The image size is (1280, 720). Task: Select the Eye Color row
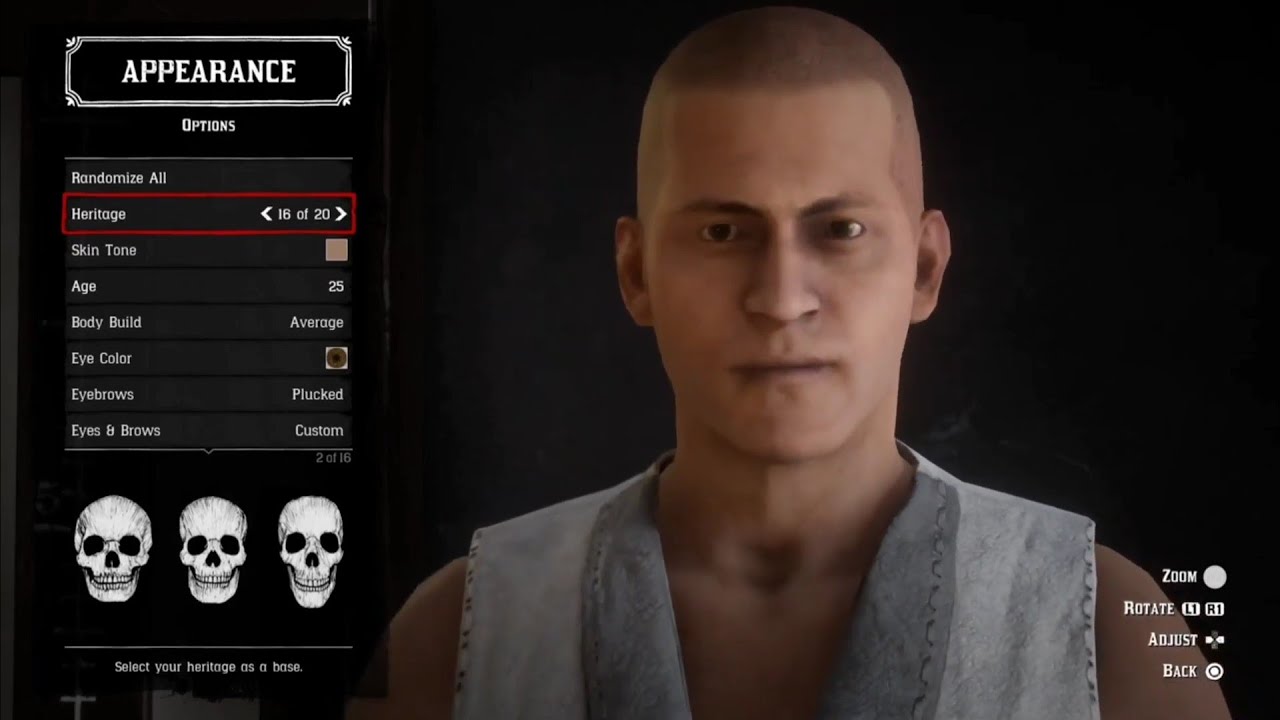[208, 358]
